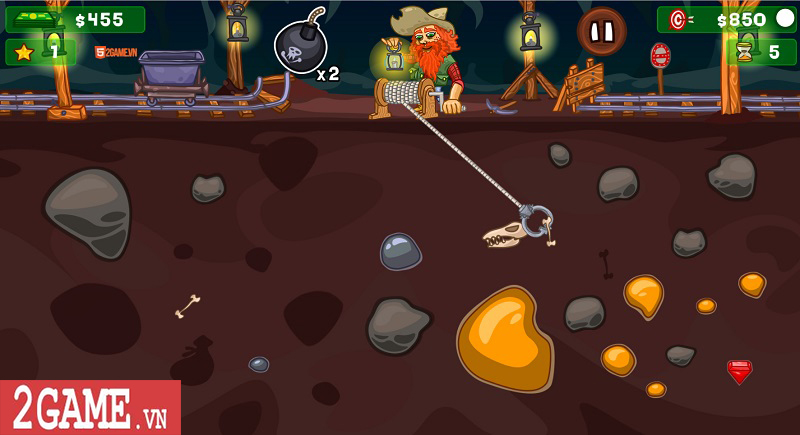Pause the game with the round button

(x=601, y=32)
